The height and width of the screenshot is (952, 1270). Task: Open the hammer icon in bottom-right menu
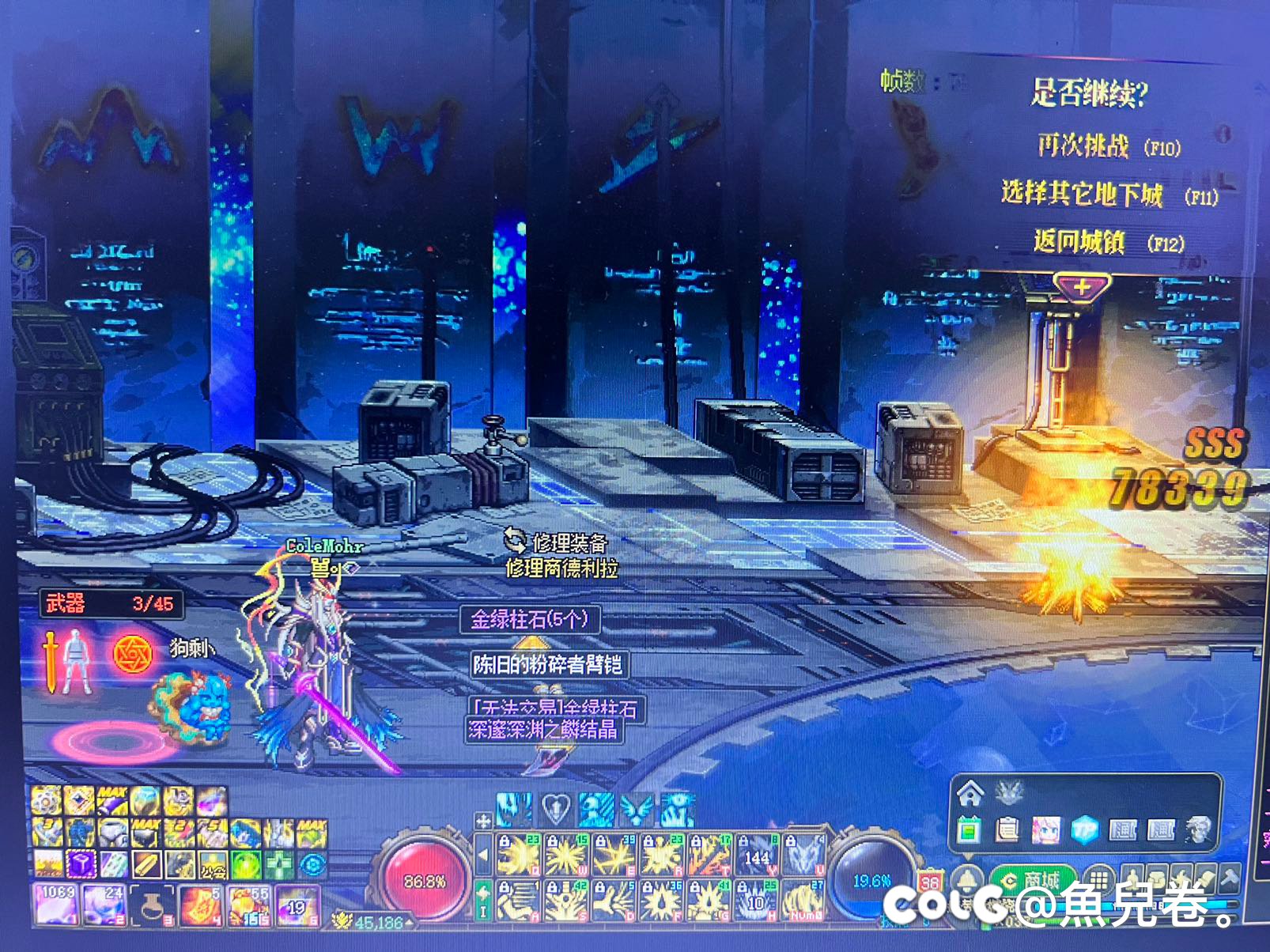(1230, 878)
